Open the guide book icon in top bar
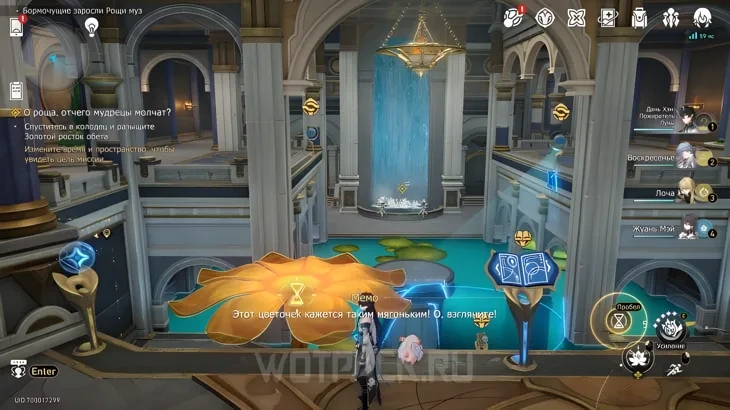This screenshot has height=410, width=730. [607, 17]
